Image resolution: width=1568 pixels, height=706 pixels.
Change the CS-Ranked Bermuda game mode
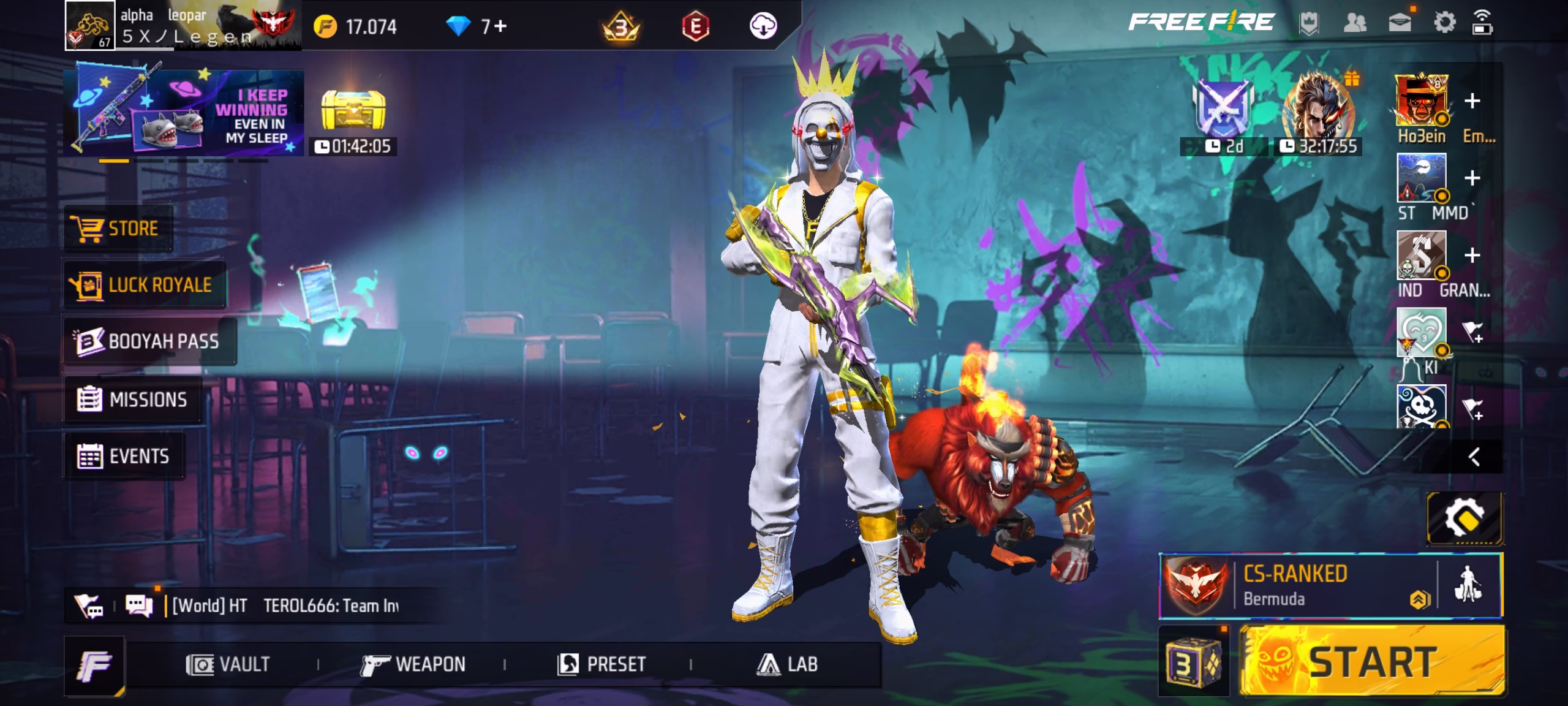1298,585
